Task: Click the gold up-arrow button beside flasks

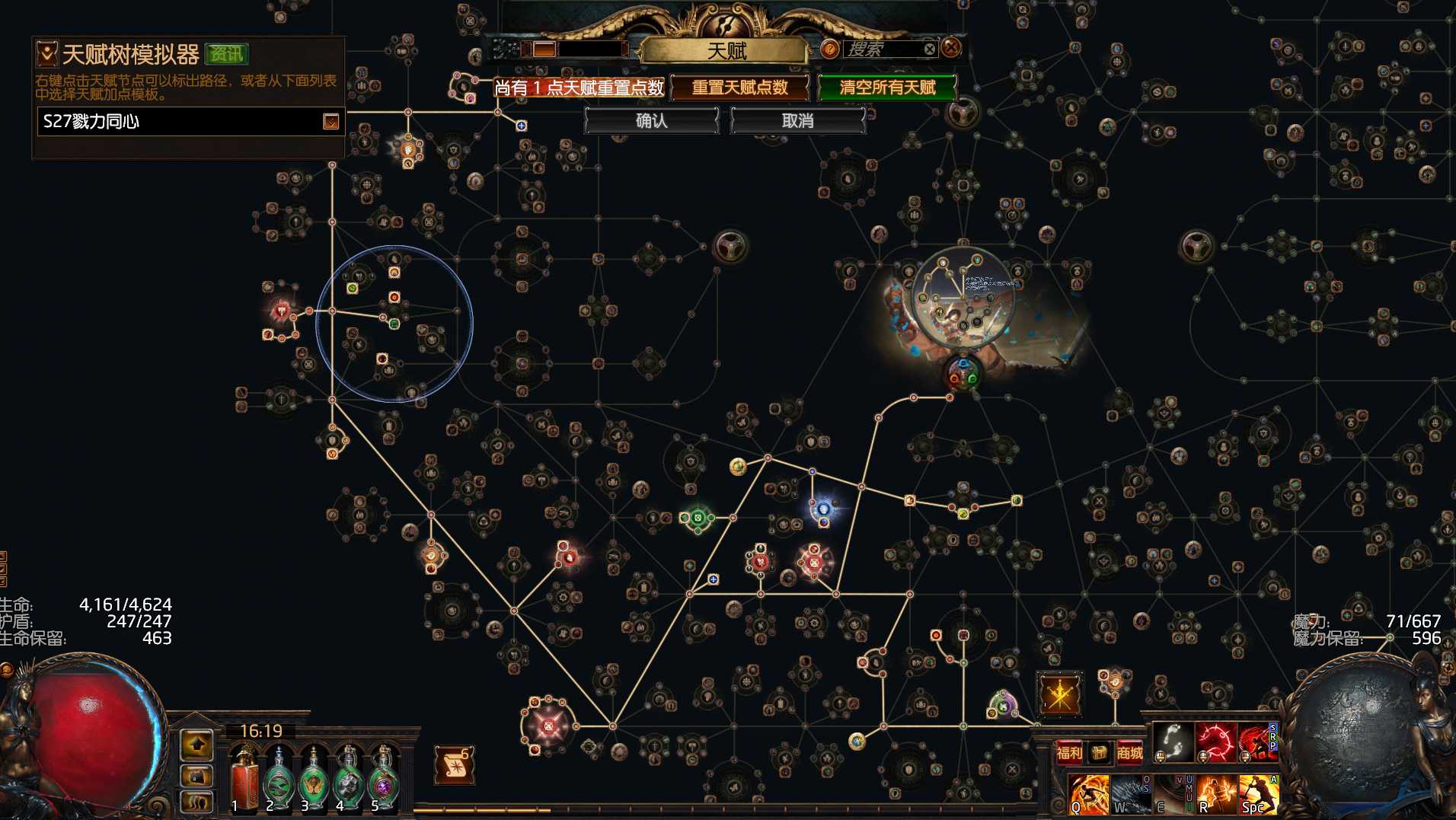Action: pos(196,744)
